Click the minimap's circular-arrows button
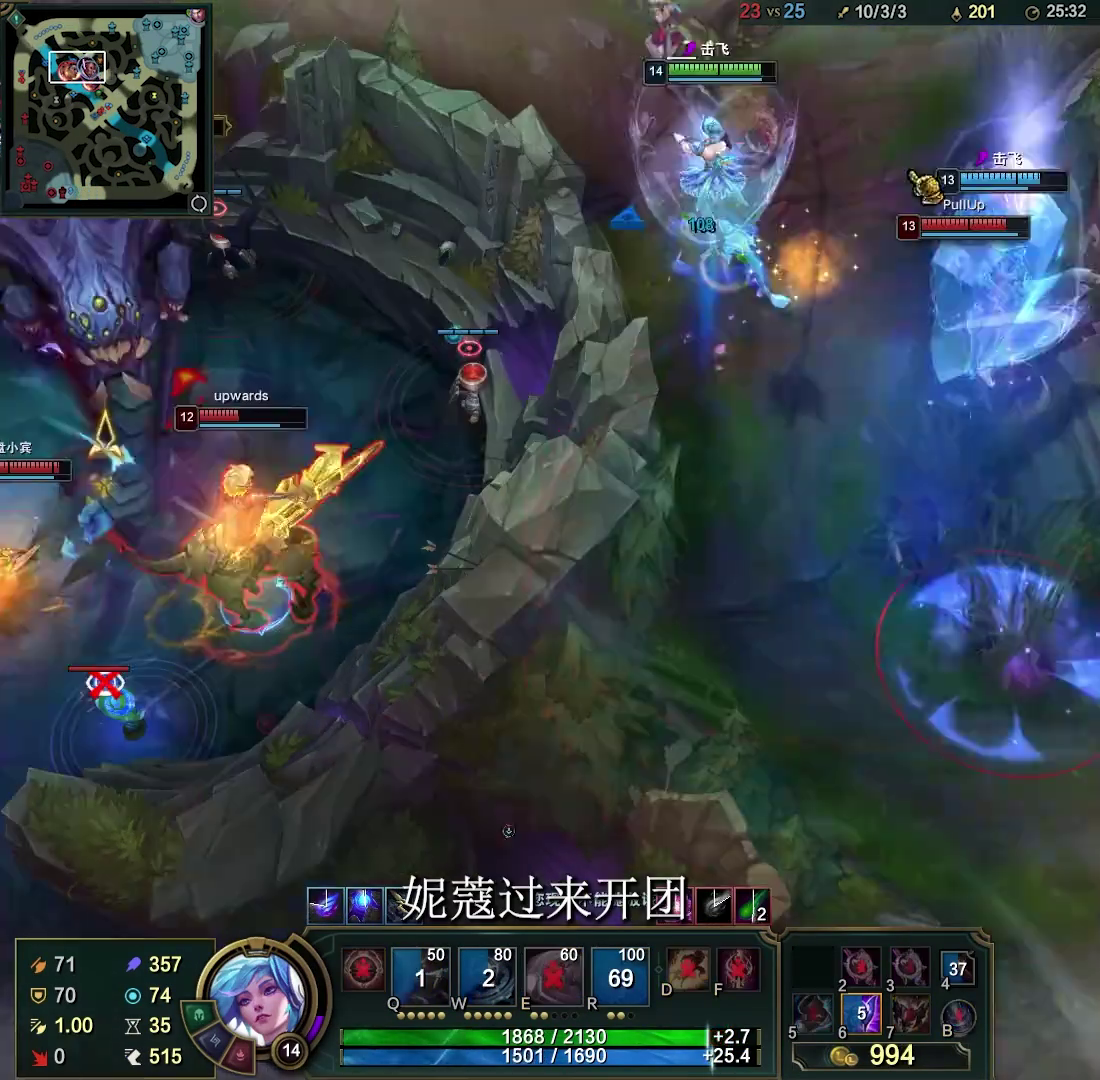This screenshot has width=1100, height=1080. coord(199,203)
